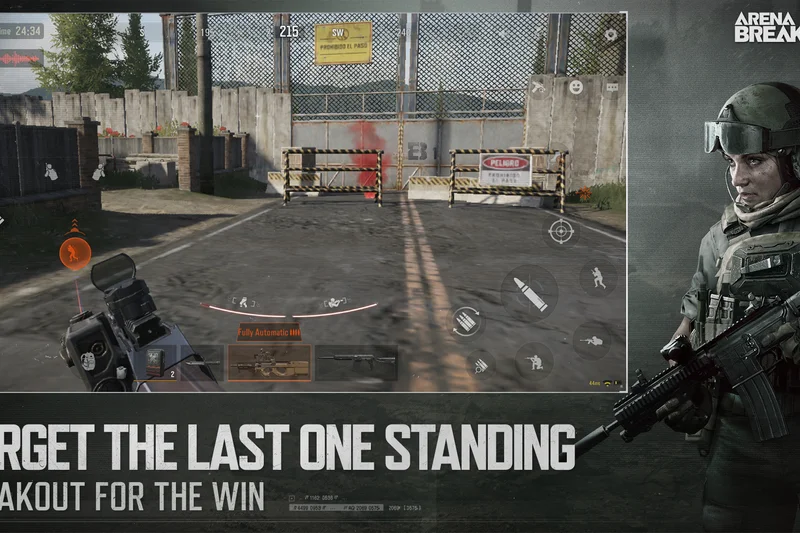Tap the gesture icon beside the emote button
This screenshot has width=800, height=533.
pos(539,87)
